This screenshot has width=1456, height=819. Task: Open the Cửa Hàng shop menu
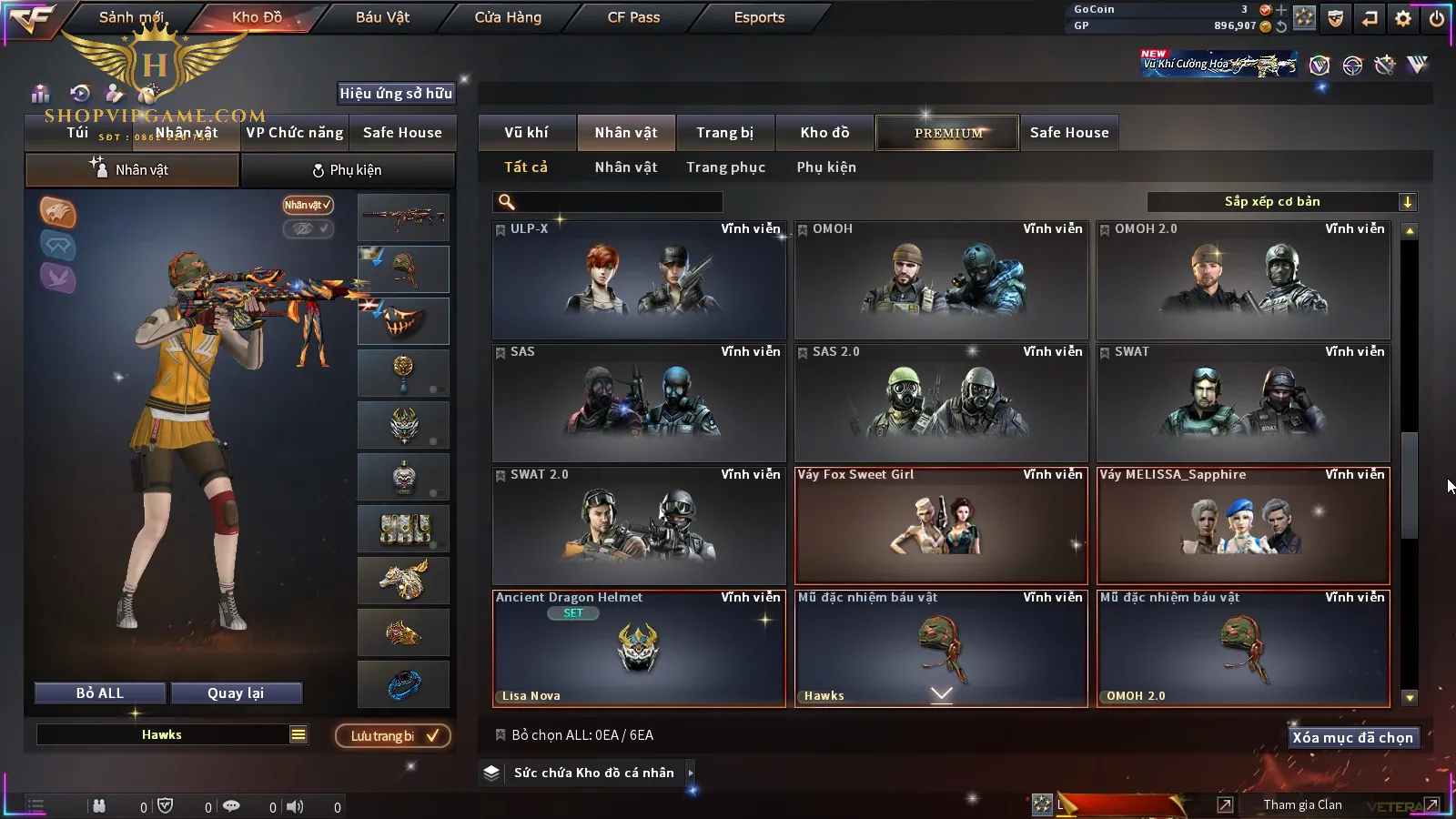pos(508,17)
